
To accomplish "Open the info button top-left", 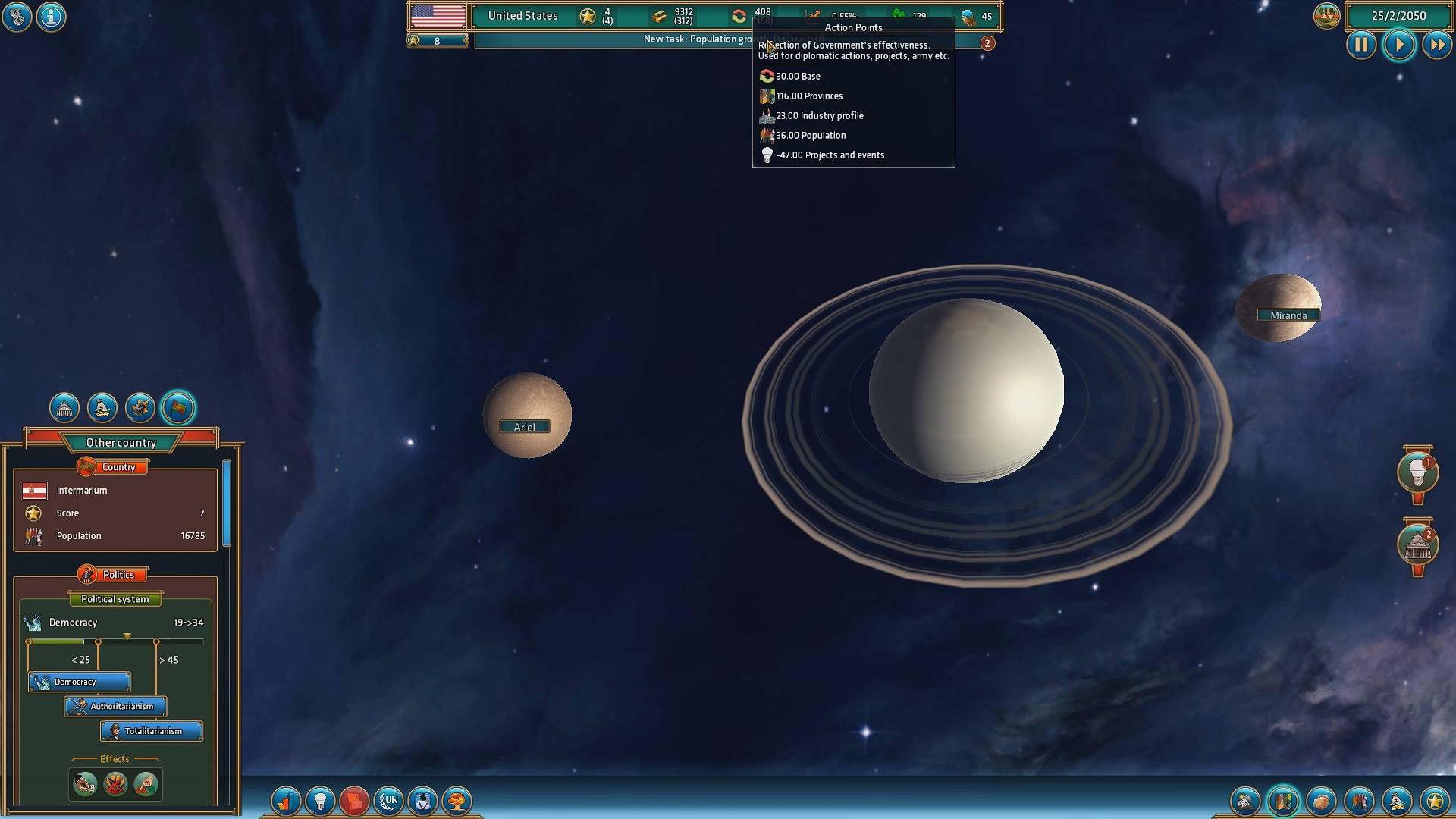I will [51, 16].
